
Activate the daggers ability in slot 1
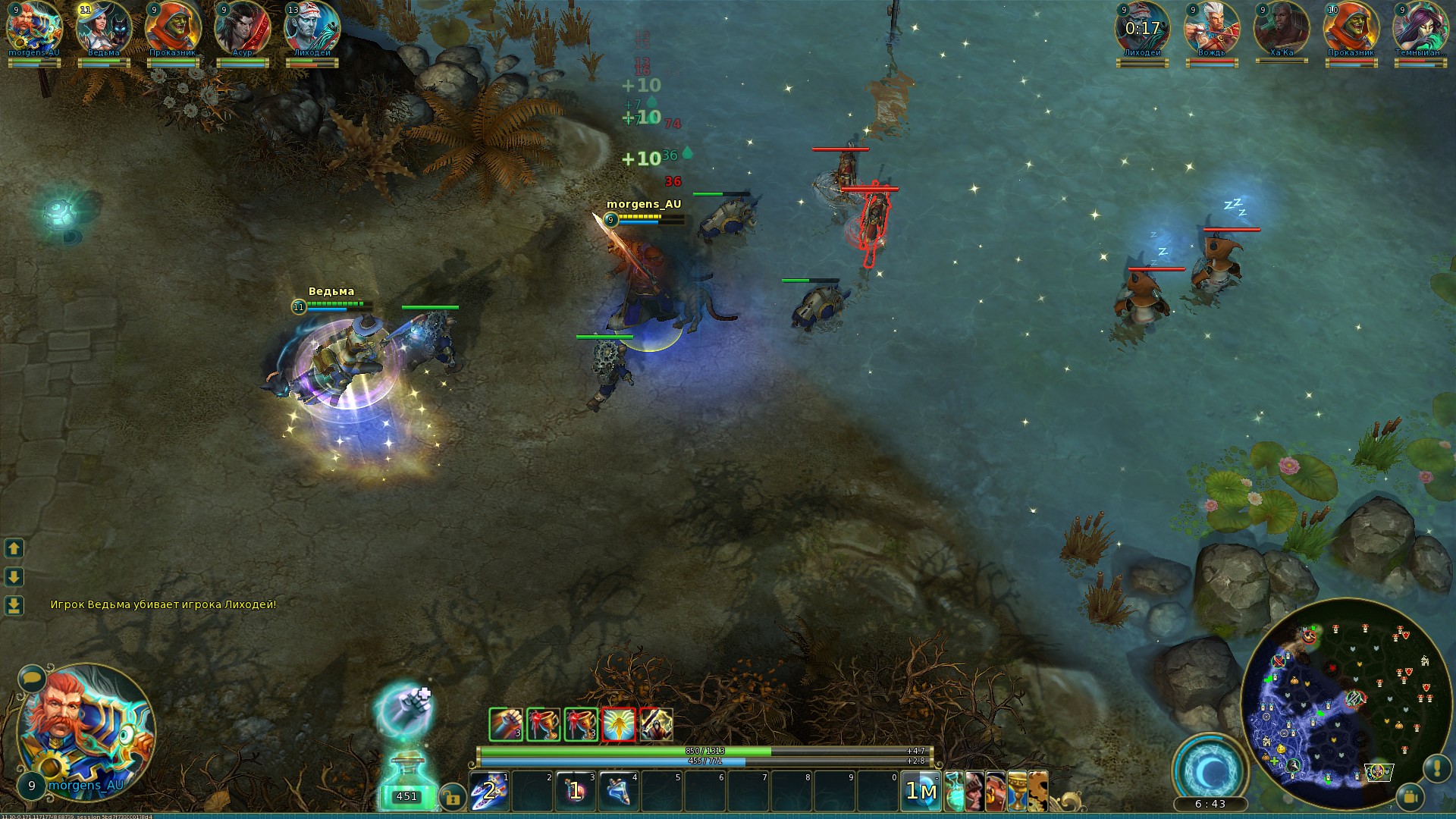[x=490, y=790]
